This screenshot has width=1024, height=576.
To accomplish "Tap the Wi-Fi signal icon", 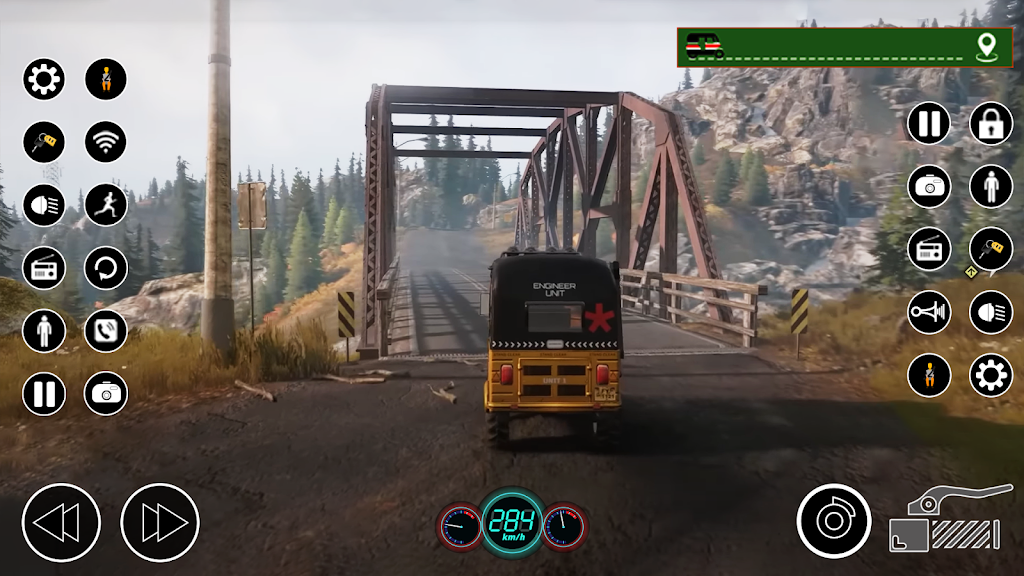I will coord(105,142).
